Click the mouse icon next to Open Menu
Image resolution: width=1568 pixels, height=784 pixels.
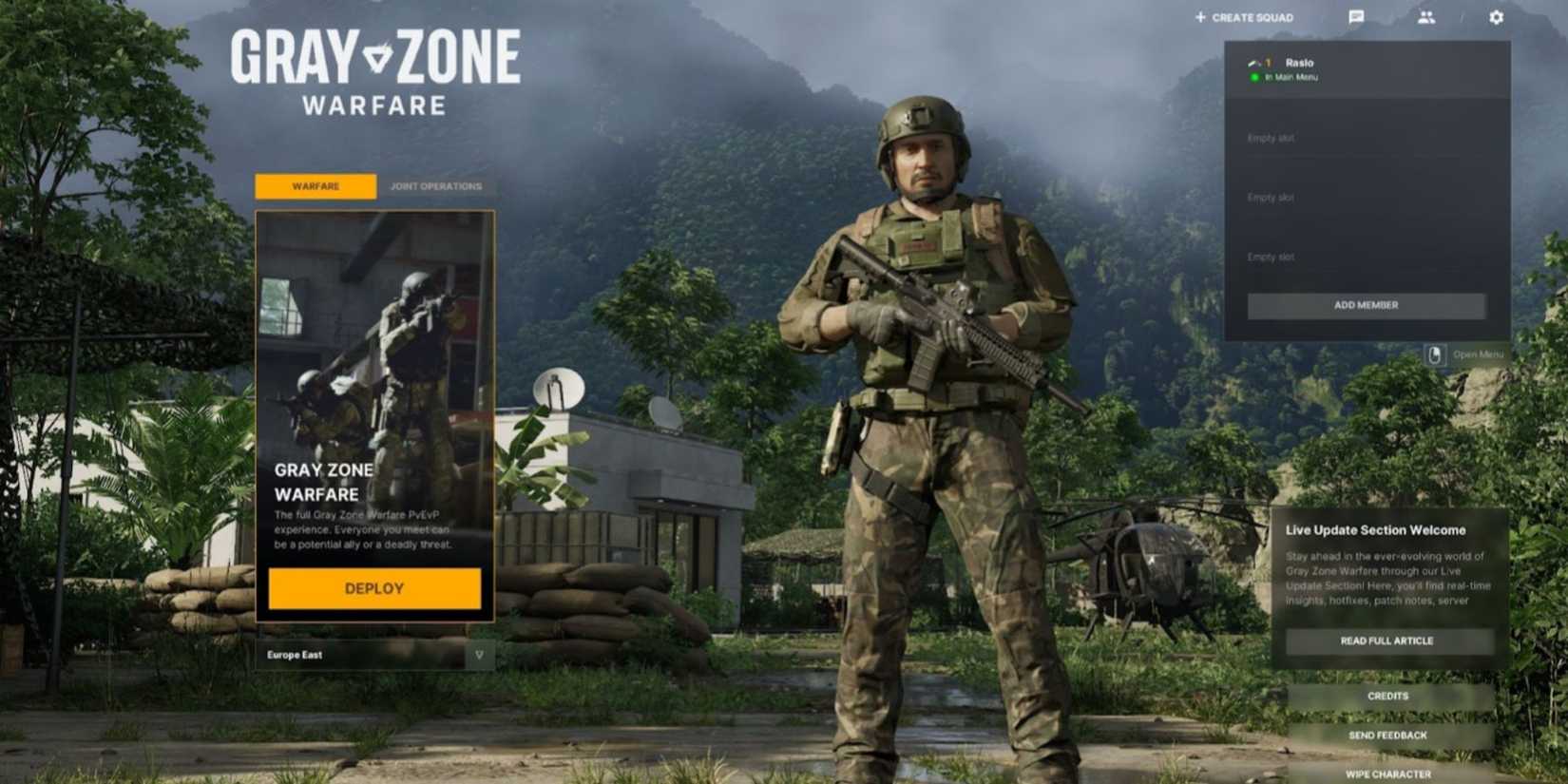[x=1435, y=353]
